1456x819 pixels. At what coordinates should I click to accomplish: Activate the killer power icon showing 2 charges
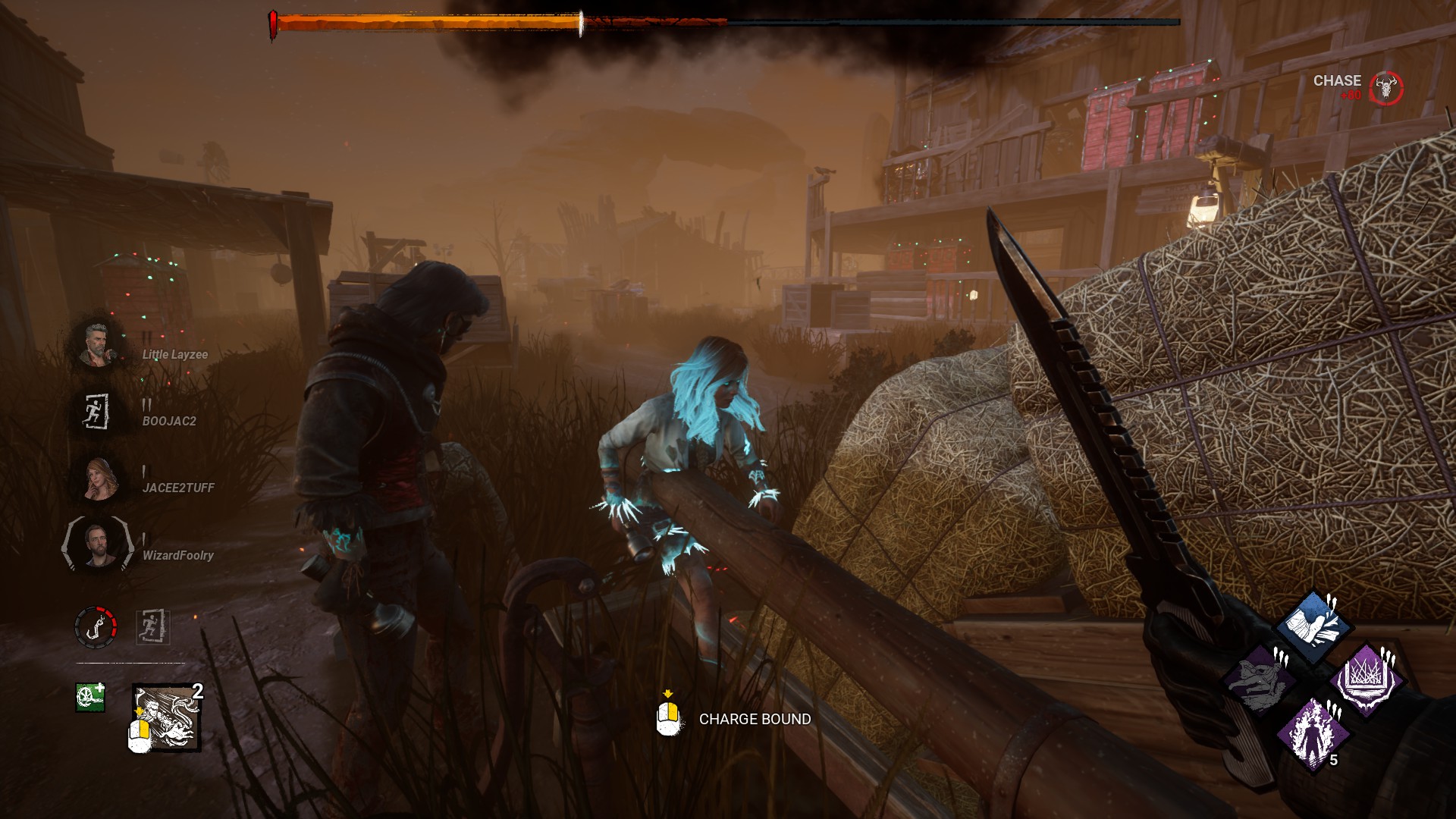coord(167,717)
